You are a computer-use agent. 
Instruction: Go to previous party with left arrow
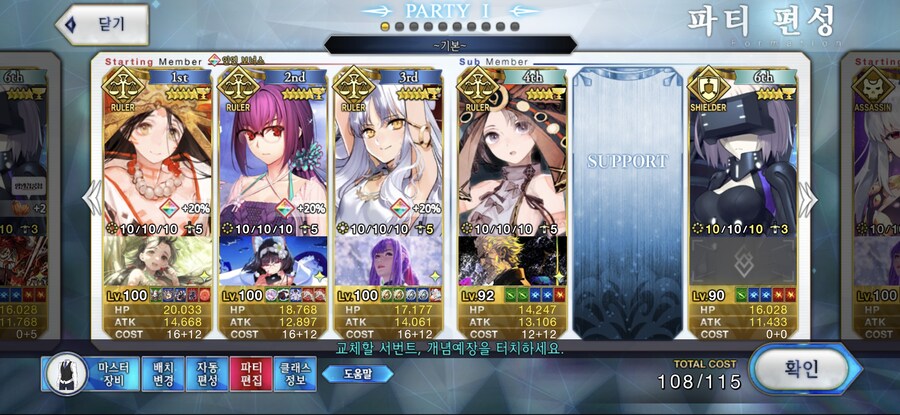pyautogui.click(x=92, y=200)
